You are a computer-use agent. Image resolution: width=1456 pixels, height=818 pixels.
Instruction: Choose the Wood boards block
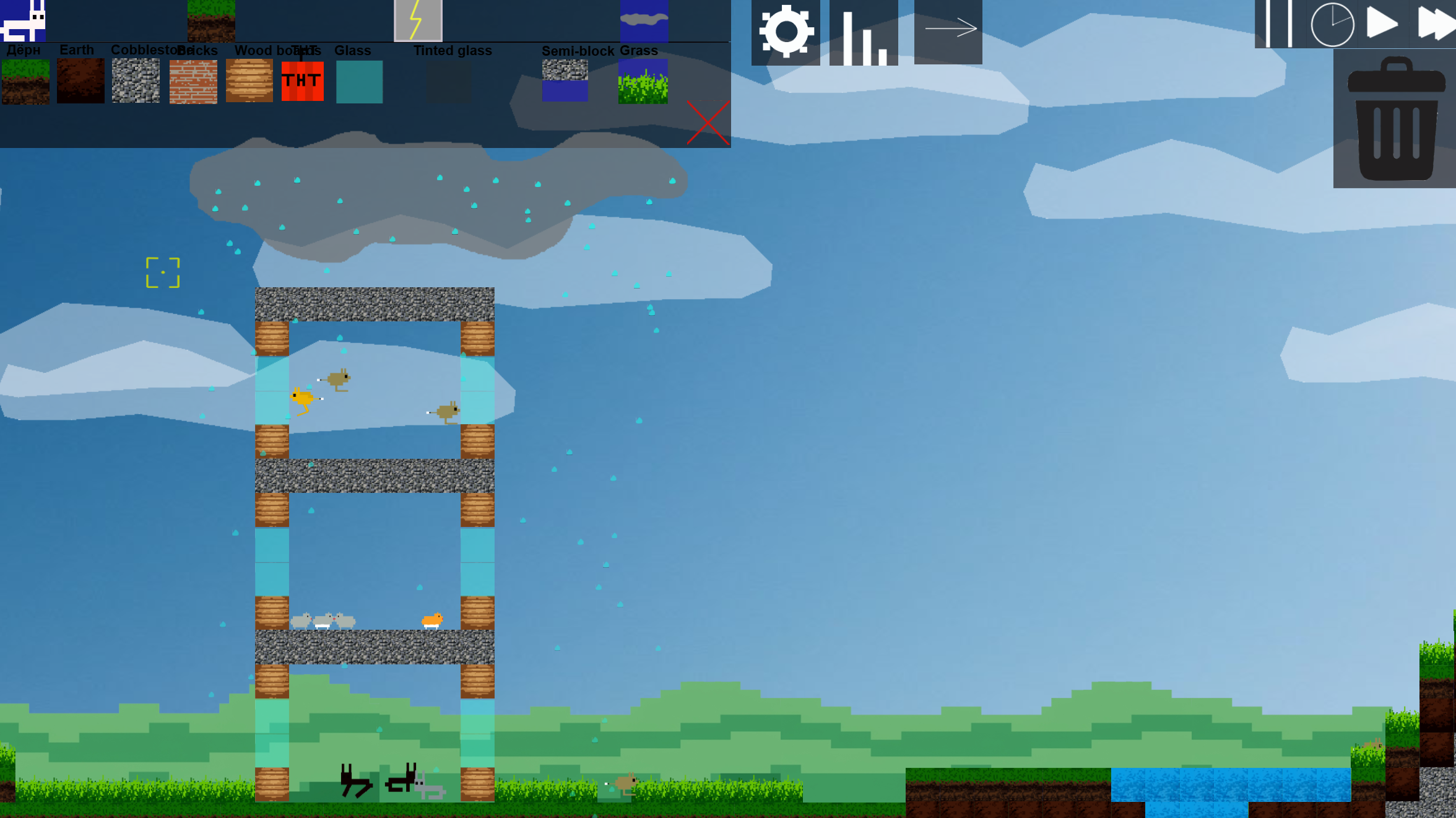point(249,80)
